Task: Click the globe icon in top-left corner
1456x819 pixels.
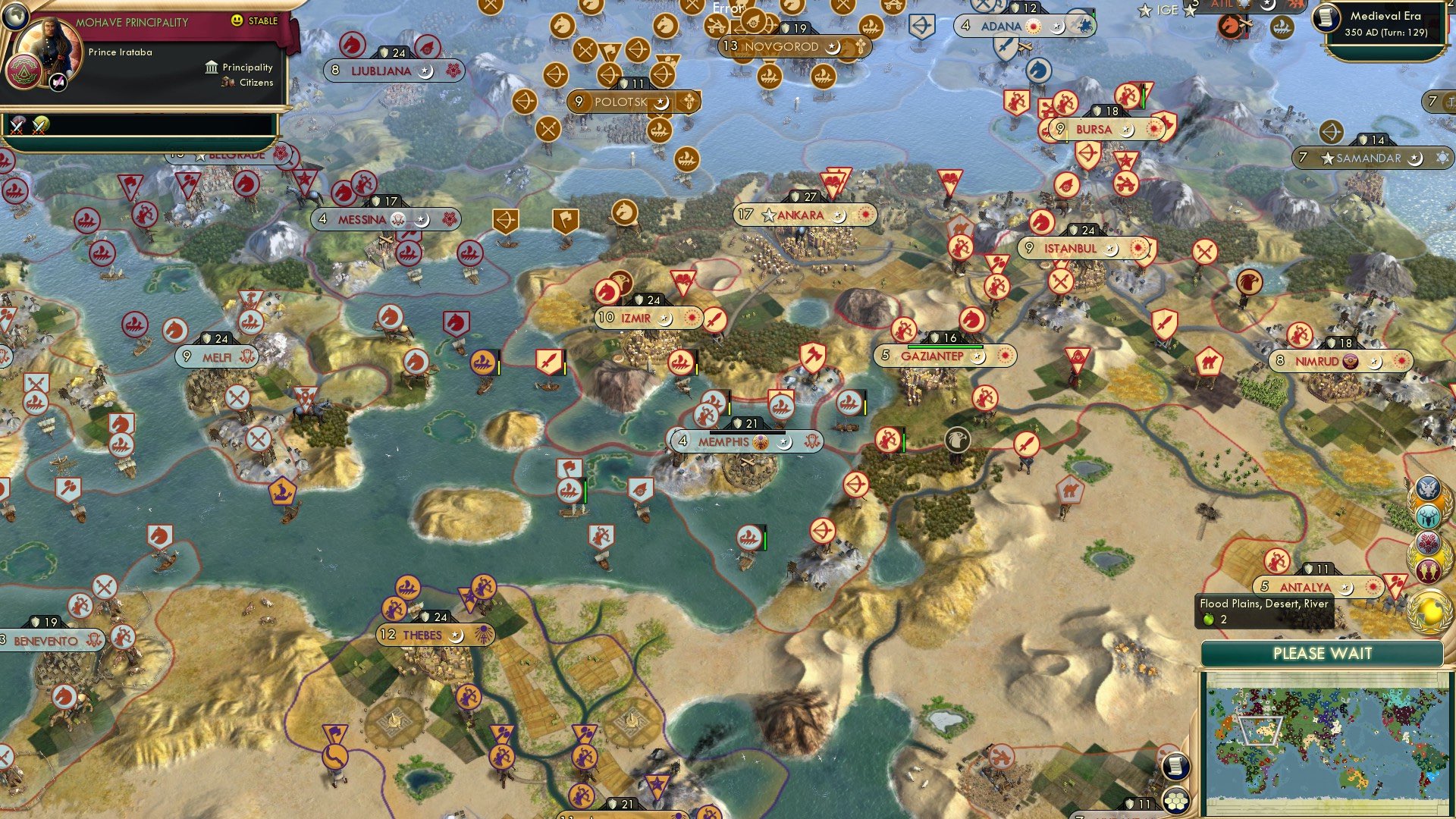Action: coord(16,17)
